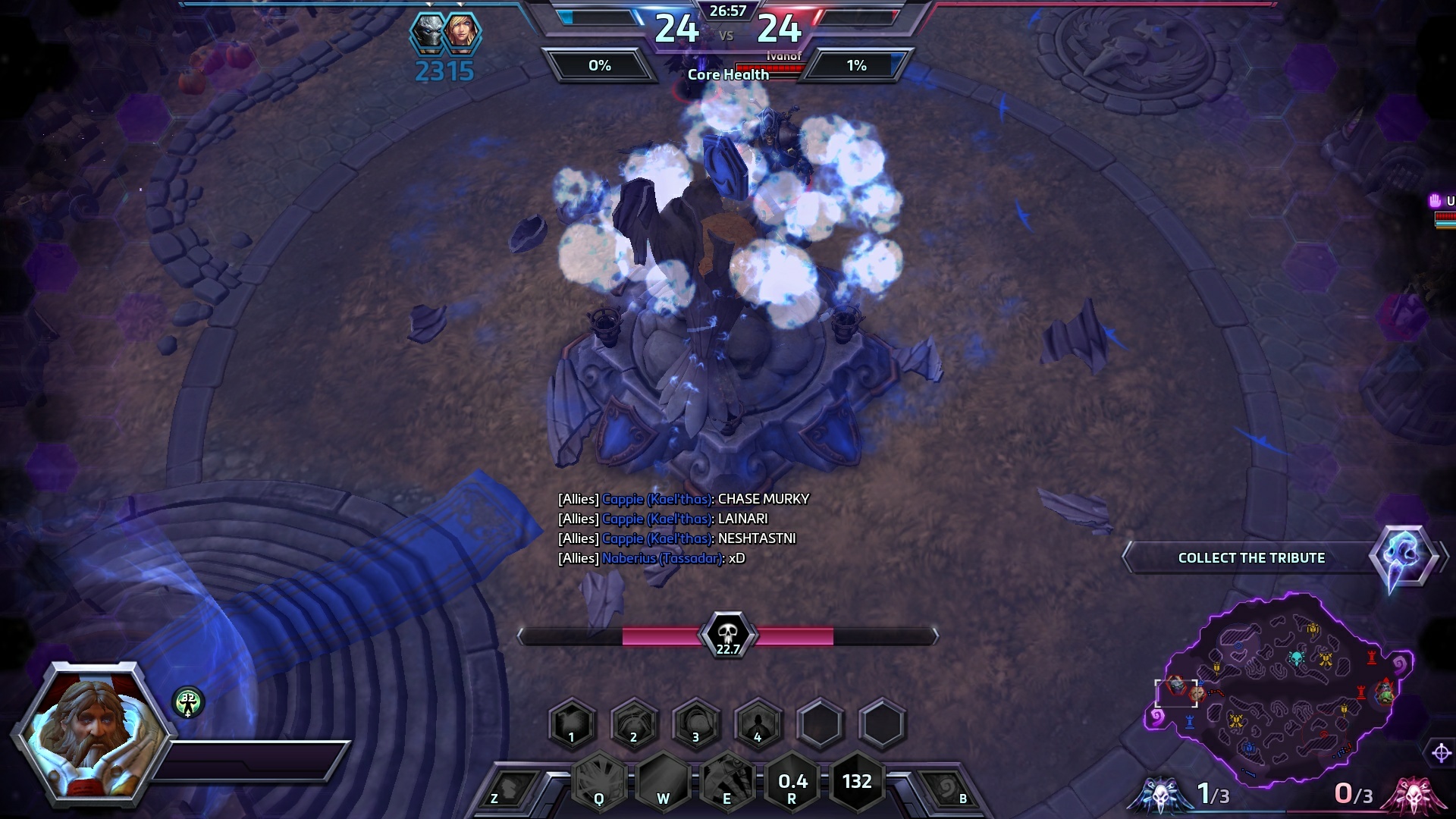Select hotkey slot 4 above the ability bar
This screenshot has width=1456, height=819.
[758, 724]
